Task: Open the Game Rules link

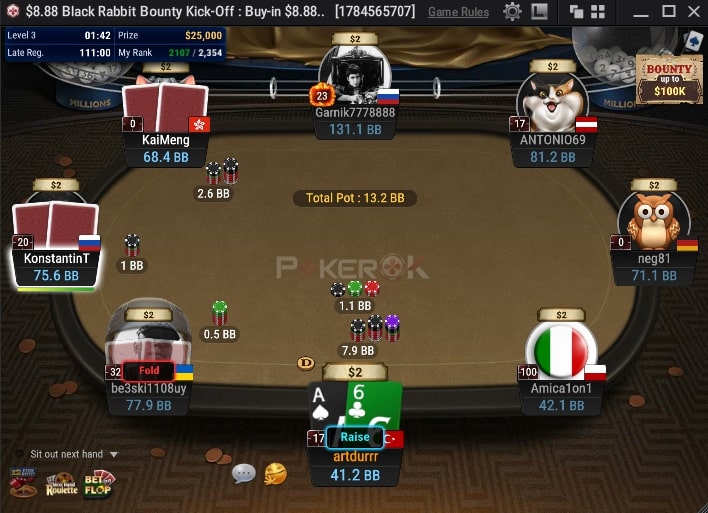Action: (x=458, y=12)
